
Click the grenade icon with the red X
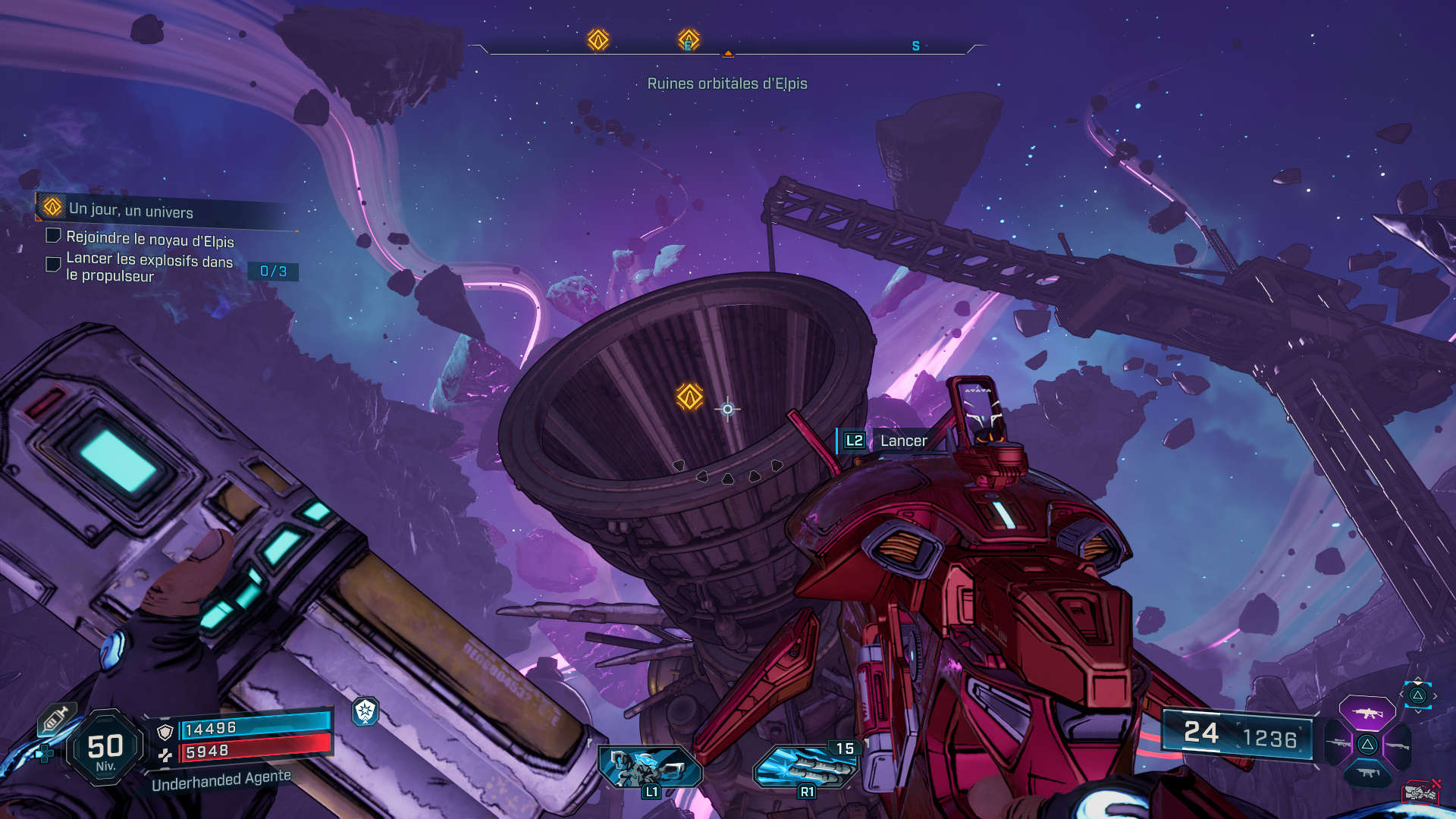click(1421, 792)
